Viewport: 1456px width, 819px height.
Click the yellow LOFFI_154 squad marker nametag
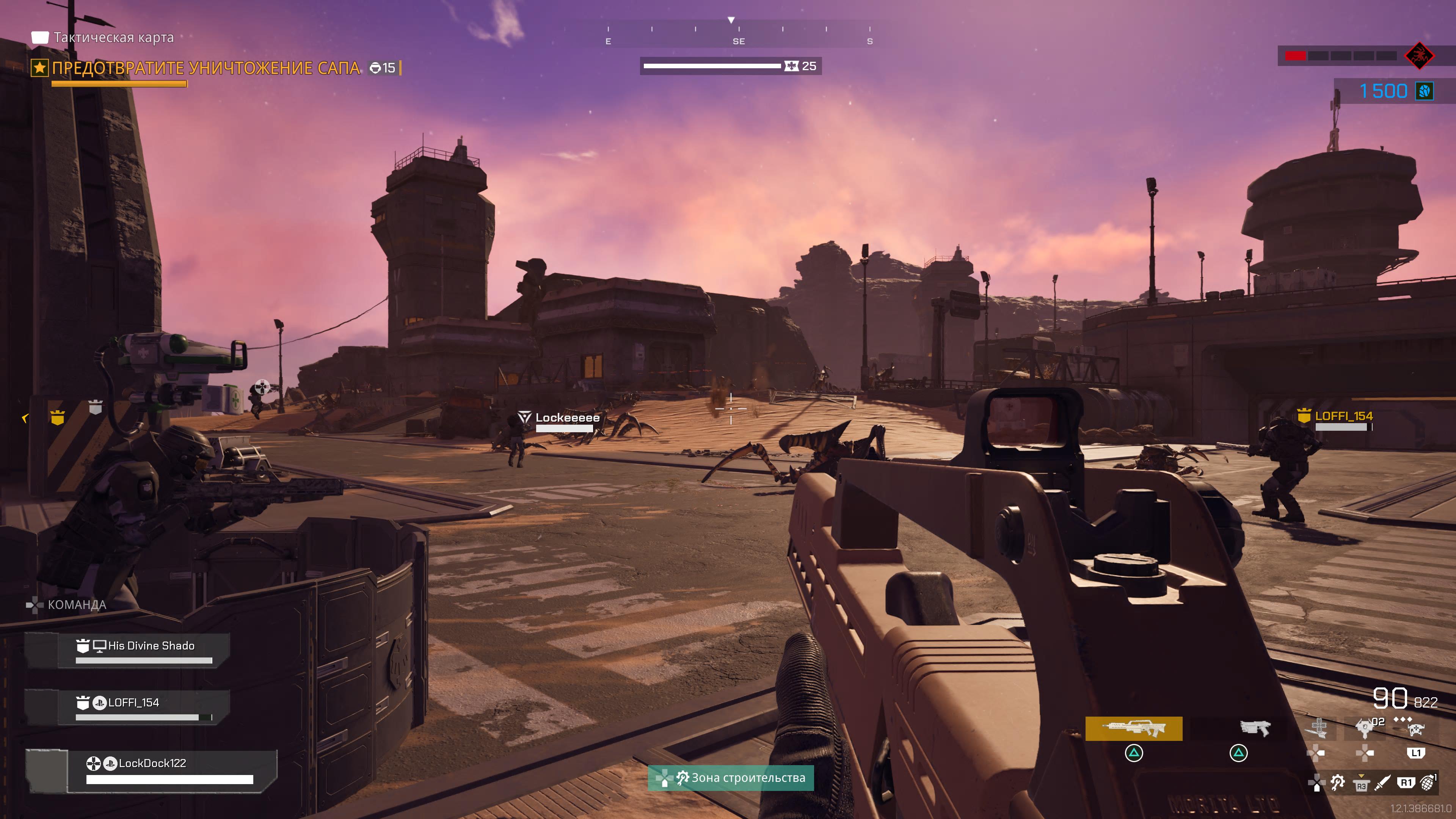click(x=1343, y=416)
